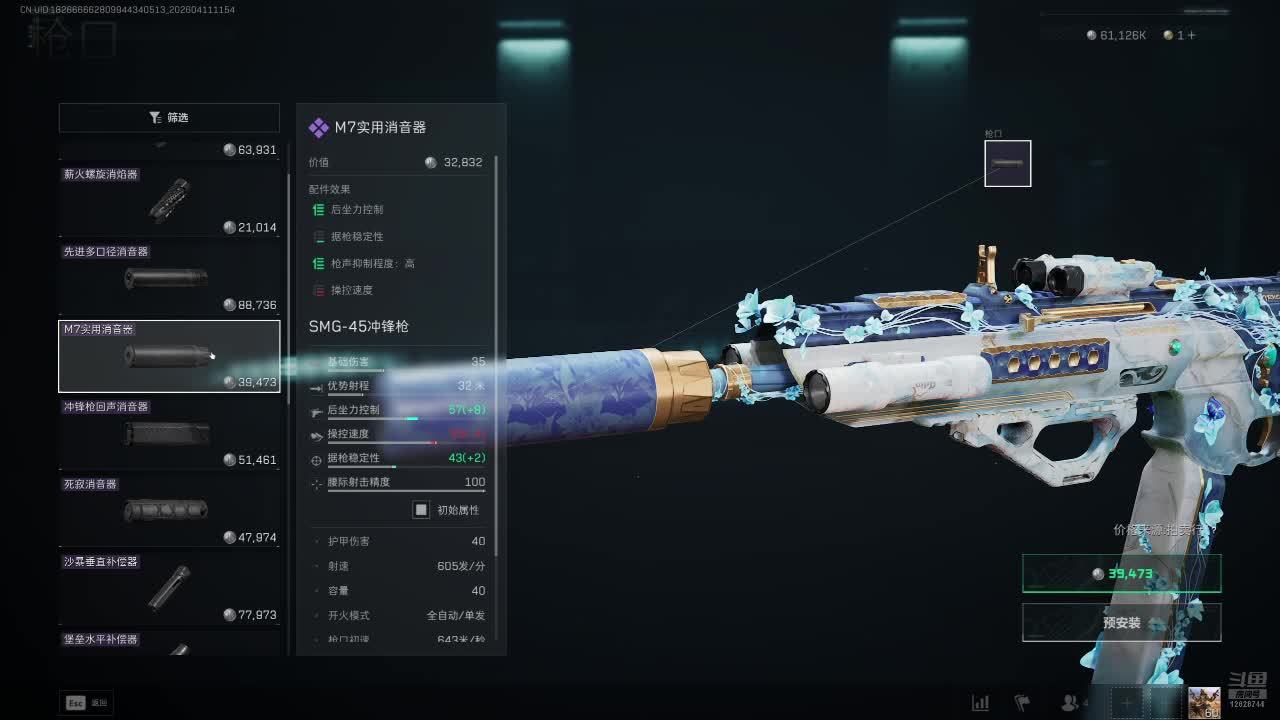
Task: Toggle the 初始属性 checkbox
Action: pyautogui.click(x=421, y=510)
